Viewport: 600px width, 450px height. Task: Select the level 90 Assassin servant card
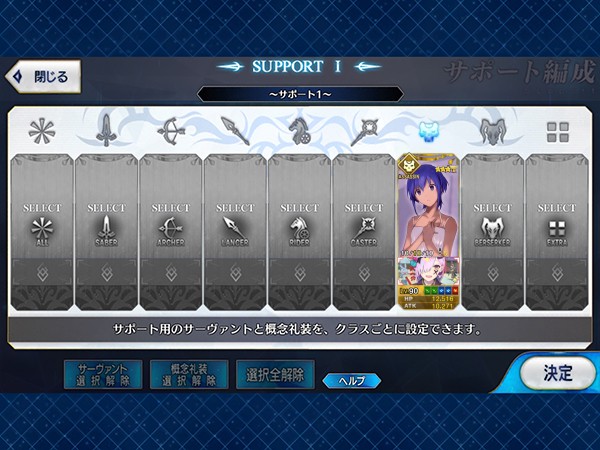coord(428,230)
